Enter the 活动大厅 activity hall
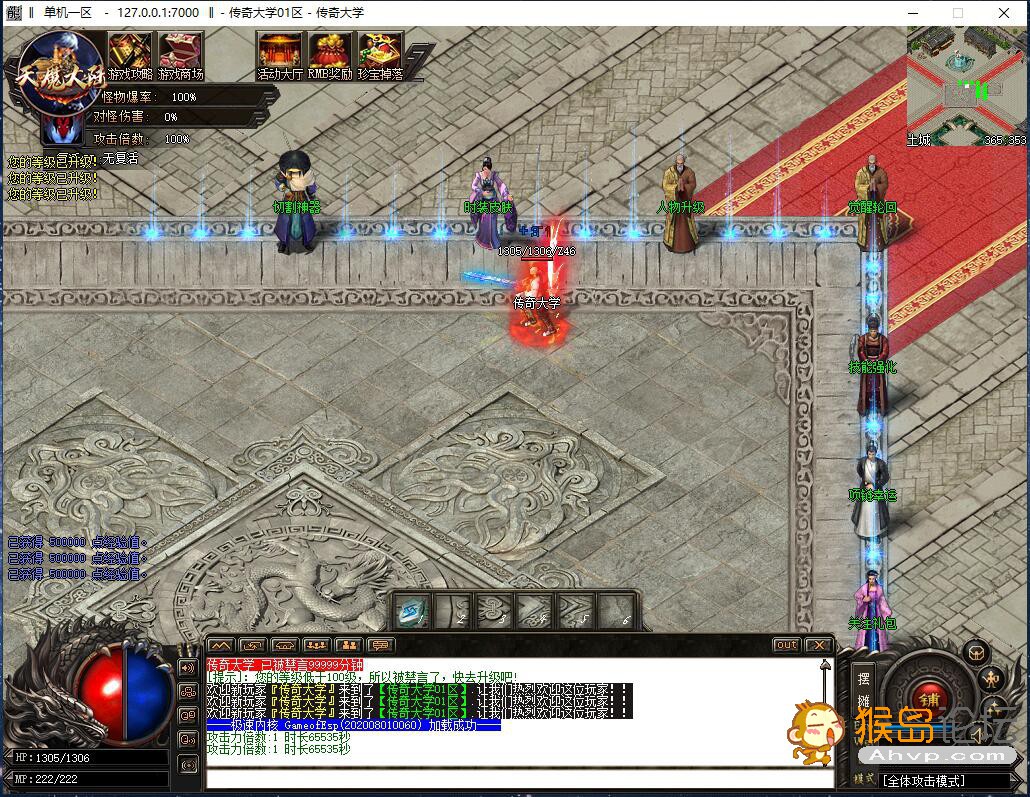 [279, 54]
